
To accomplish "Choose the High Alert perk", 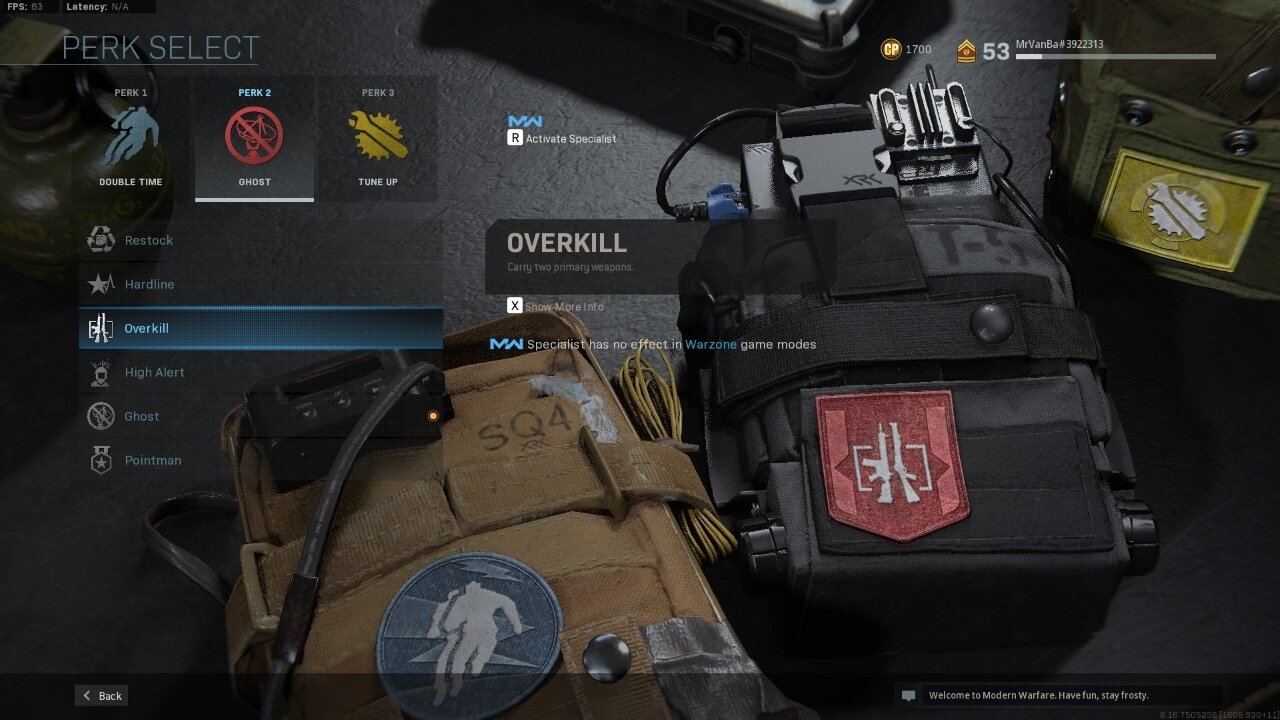I will (x=260, y=372).
